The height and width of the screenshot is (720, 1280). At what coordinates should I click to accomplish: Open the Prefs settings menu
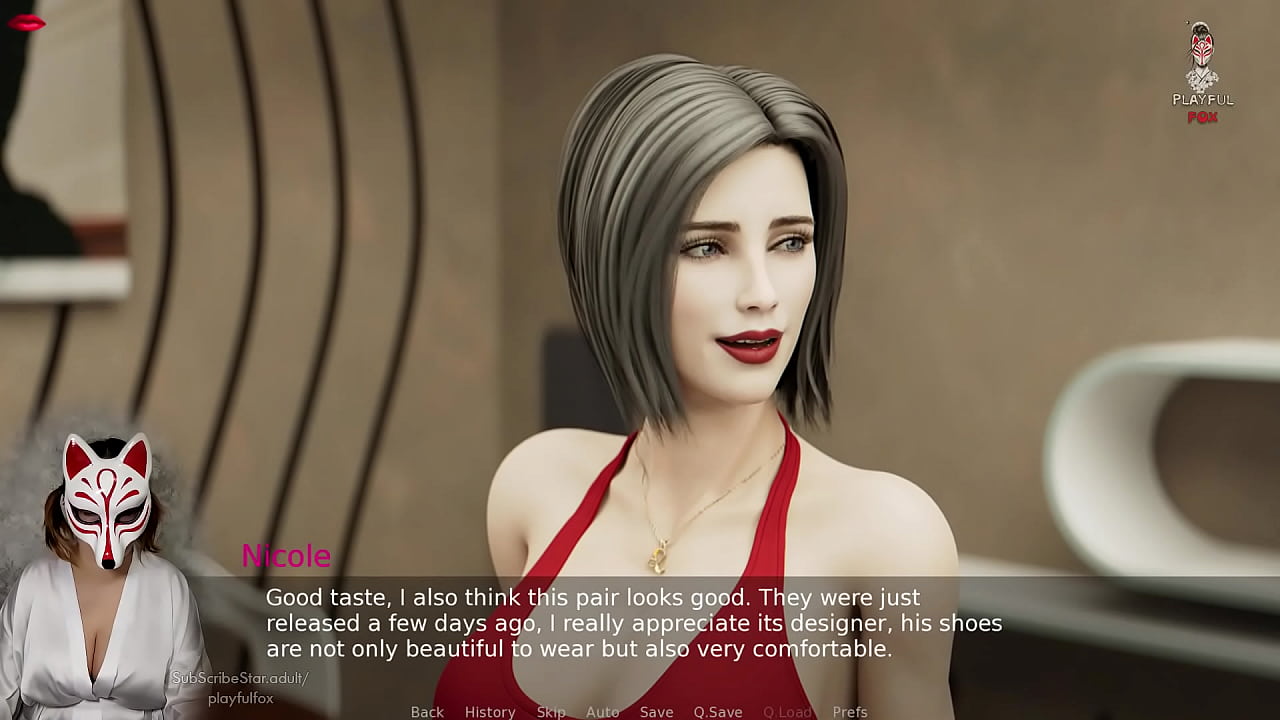pyautogui.click(x=850, y=712)
